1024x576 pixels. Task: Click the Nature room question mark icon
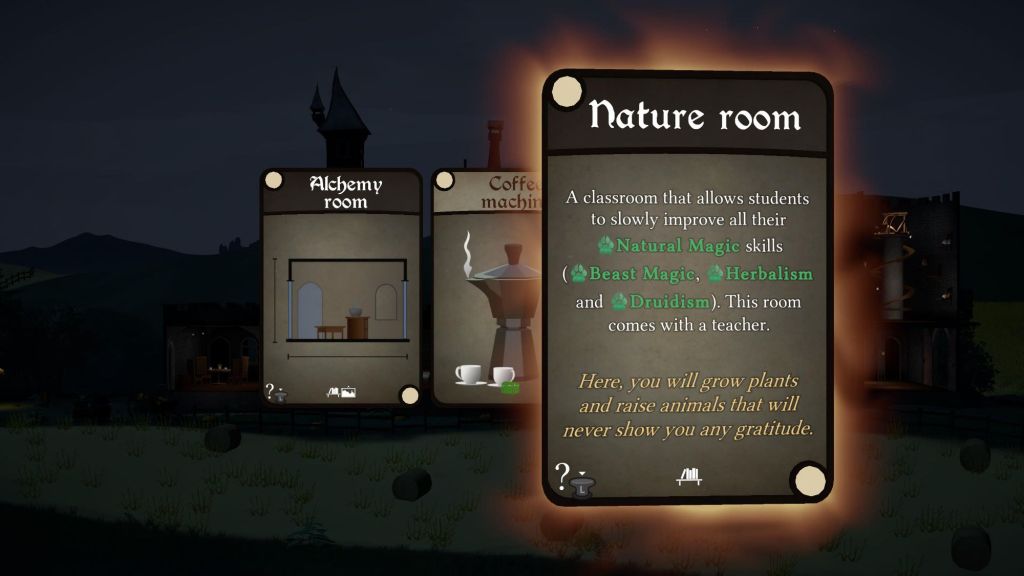(563, 474)
